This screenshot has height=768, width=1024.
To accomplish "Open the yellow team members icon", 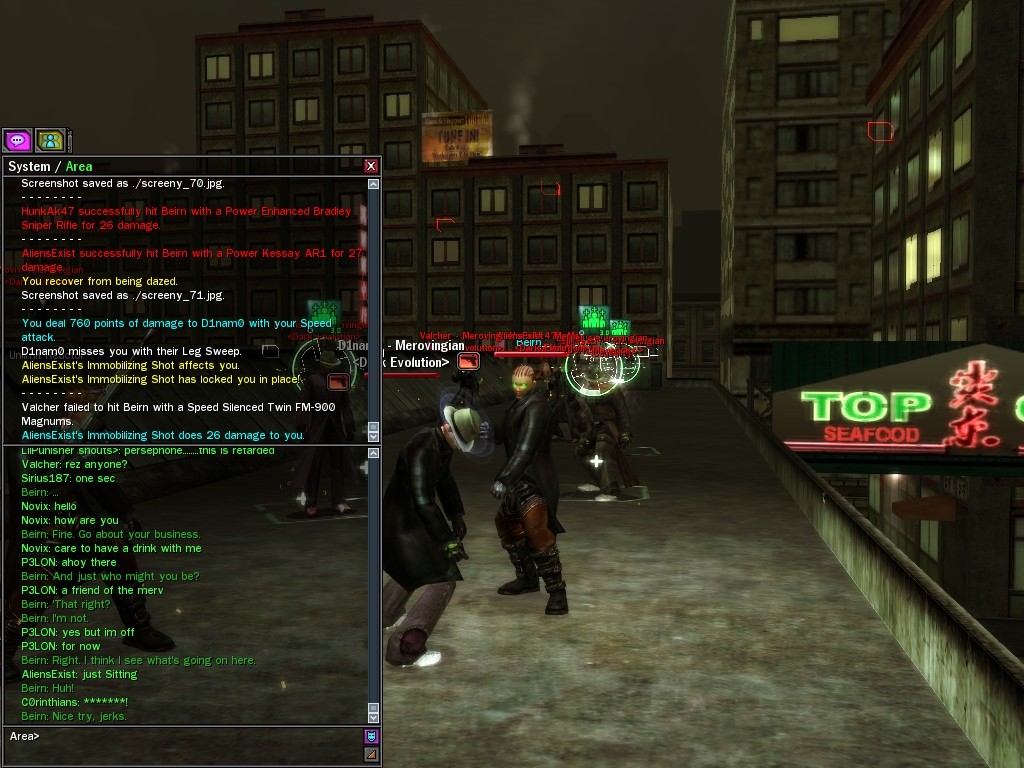I will tap(50, 141).
